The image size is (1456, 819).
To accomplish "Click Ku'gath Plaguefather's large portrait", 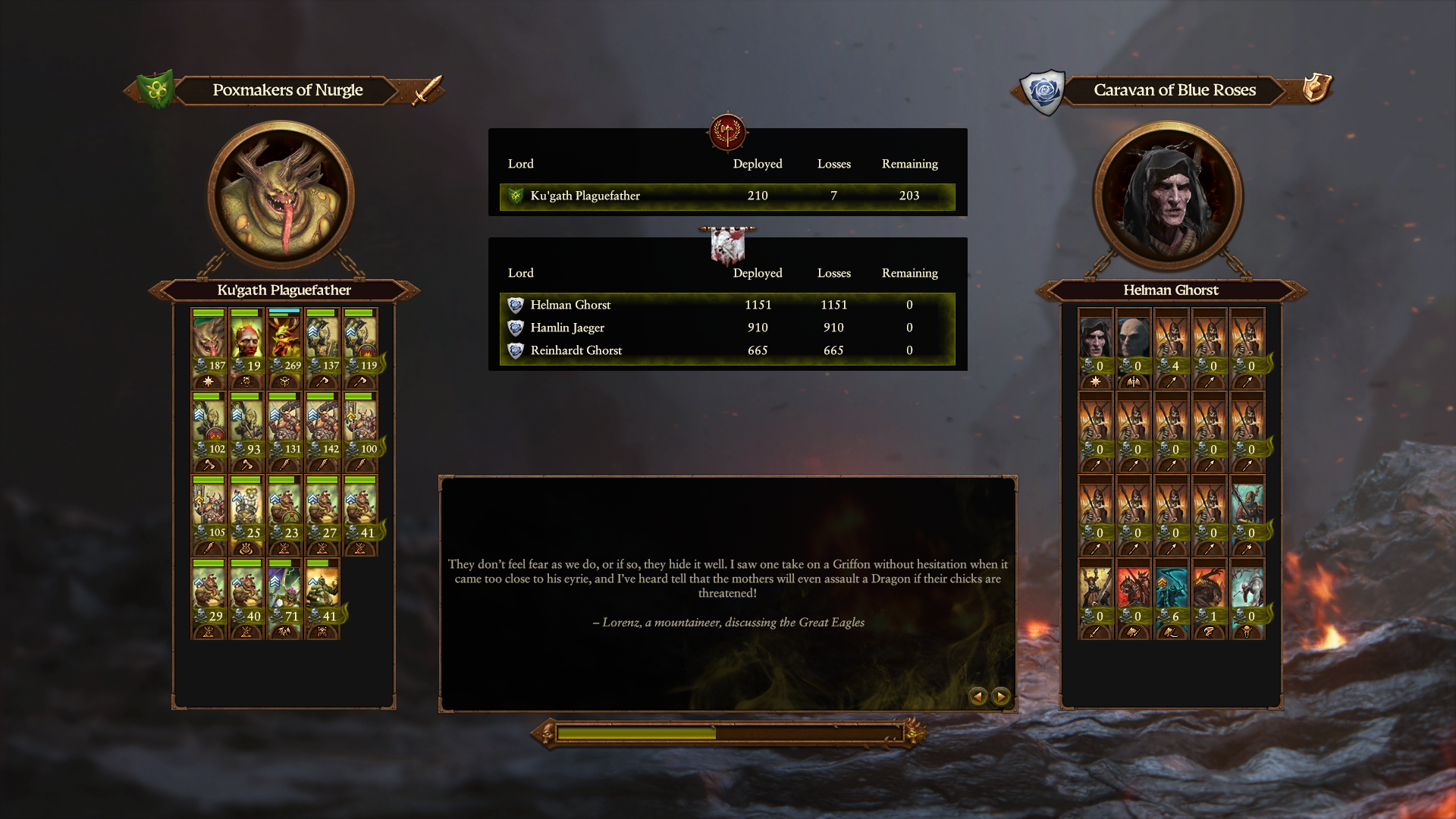I will [282, 196].
